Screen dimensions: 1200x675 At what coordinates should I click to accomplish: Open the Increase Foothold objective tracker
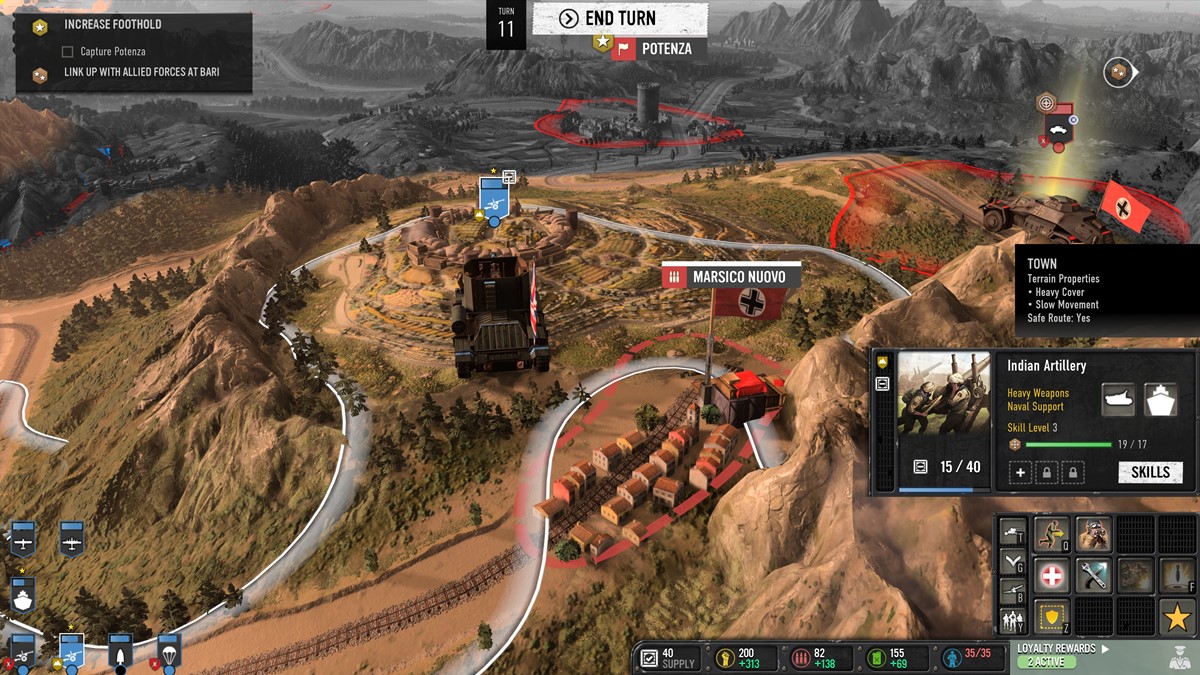pos(112,24)
